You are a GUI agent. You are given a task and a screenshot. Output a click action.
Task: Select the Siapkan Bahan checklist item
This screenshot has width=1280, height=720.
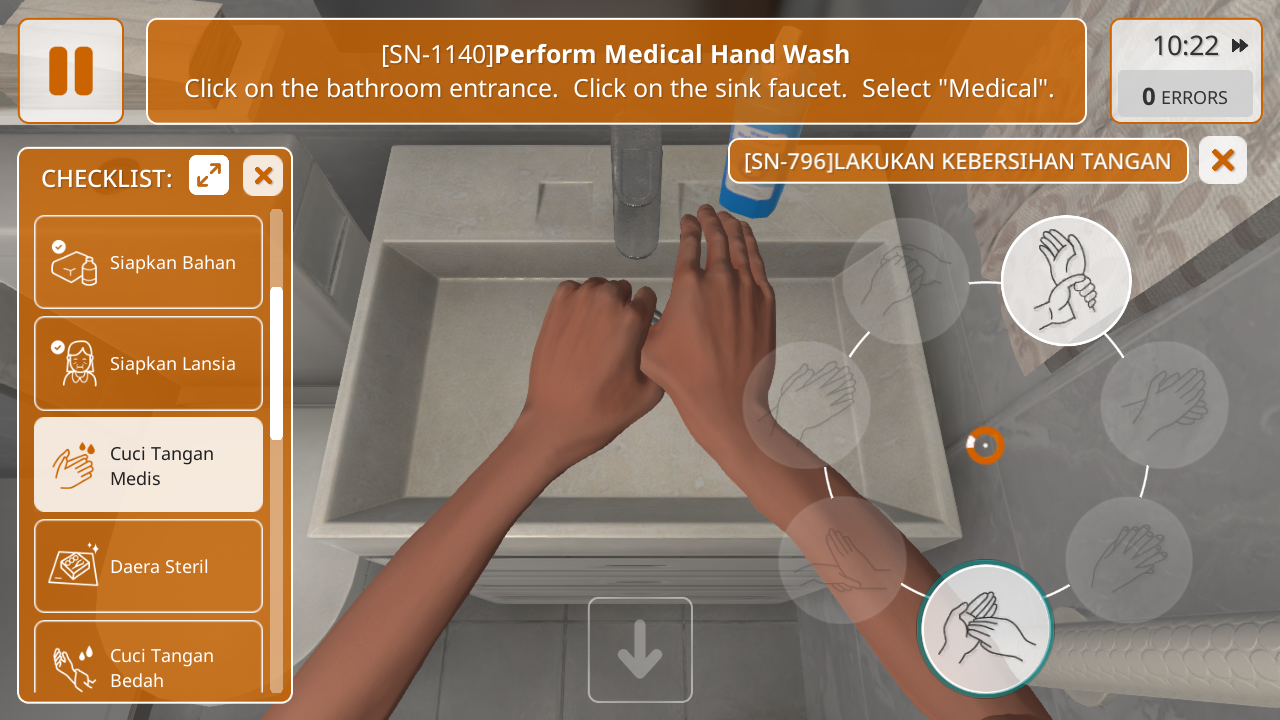148,262
